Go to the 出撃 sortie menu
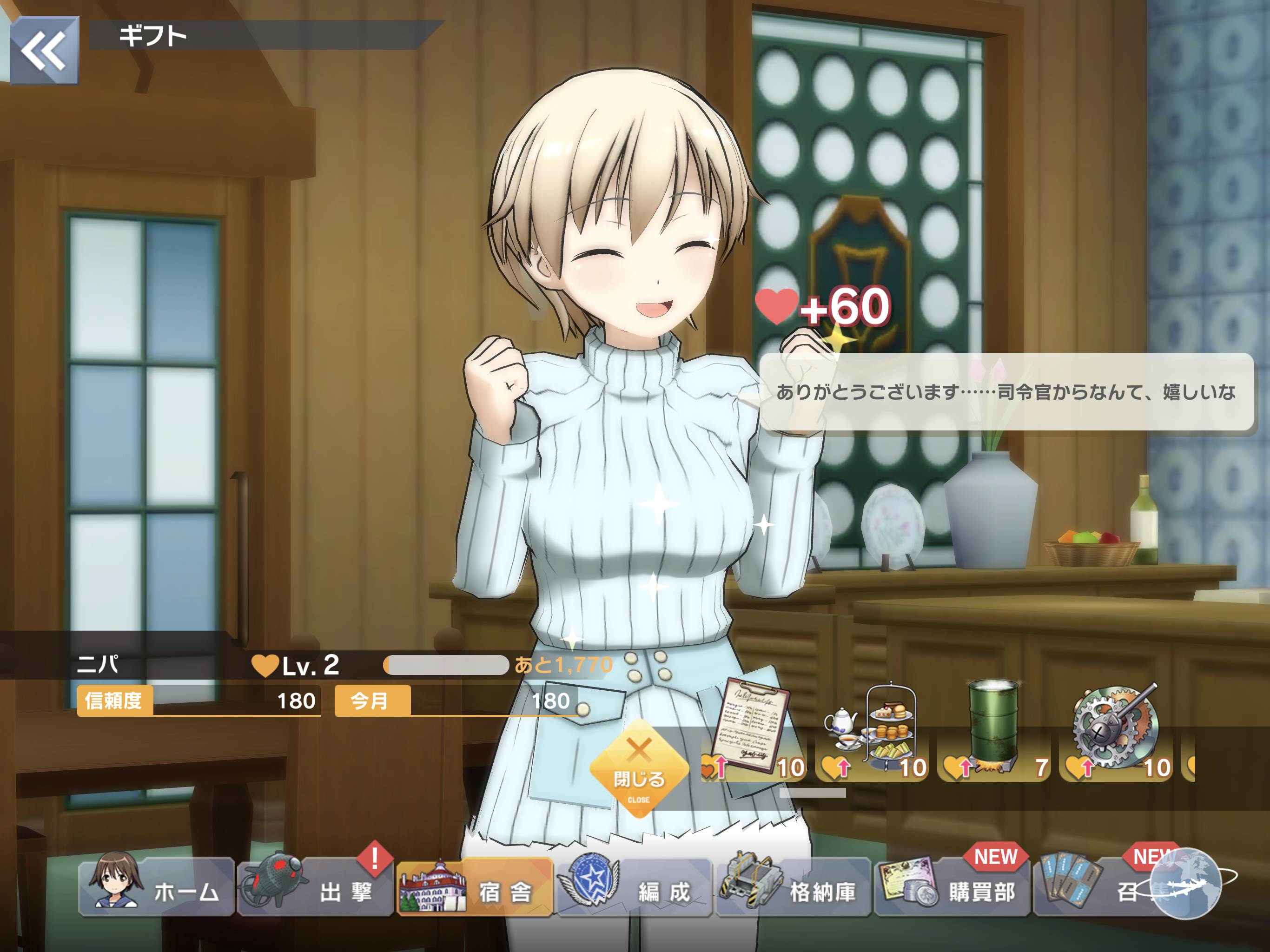The width and height of the screenshot is (1270, 952). point(315,886)
